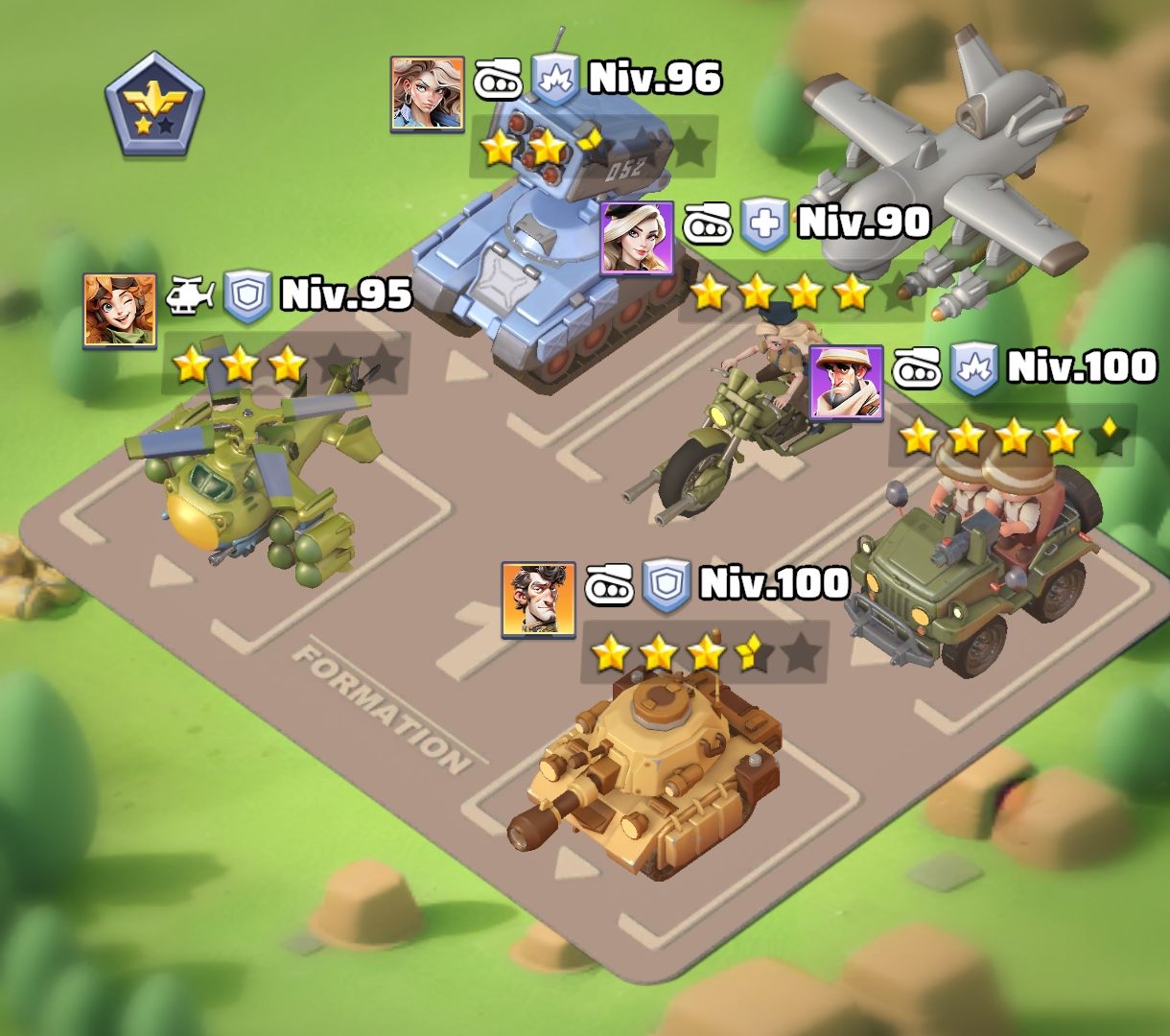The image size is (1170, 1036).
Task: Open the winged star rank badge
Action: 154,106
